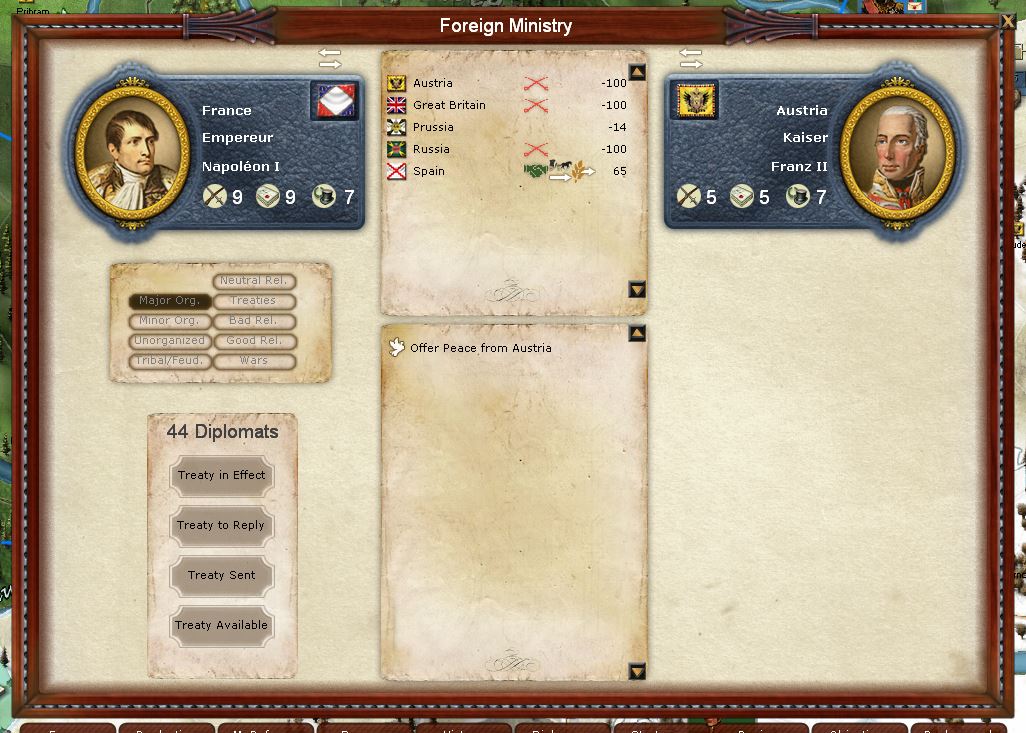Choose the Tribal/Feud. filter

pos(170,361)
